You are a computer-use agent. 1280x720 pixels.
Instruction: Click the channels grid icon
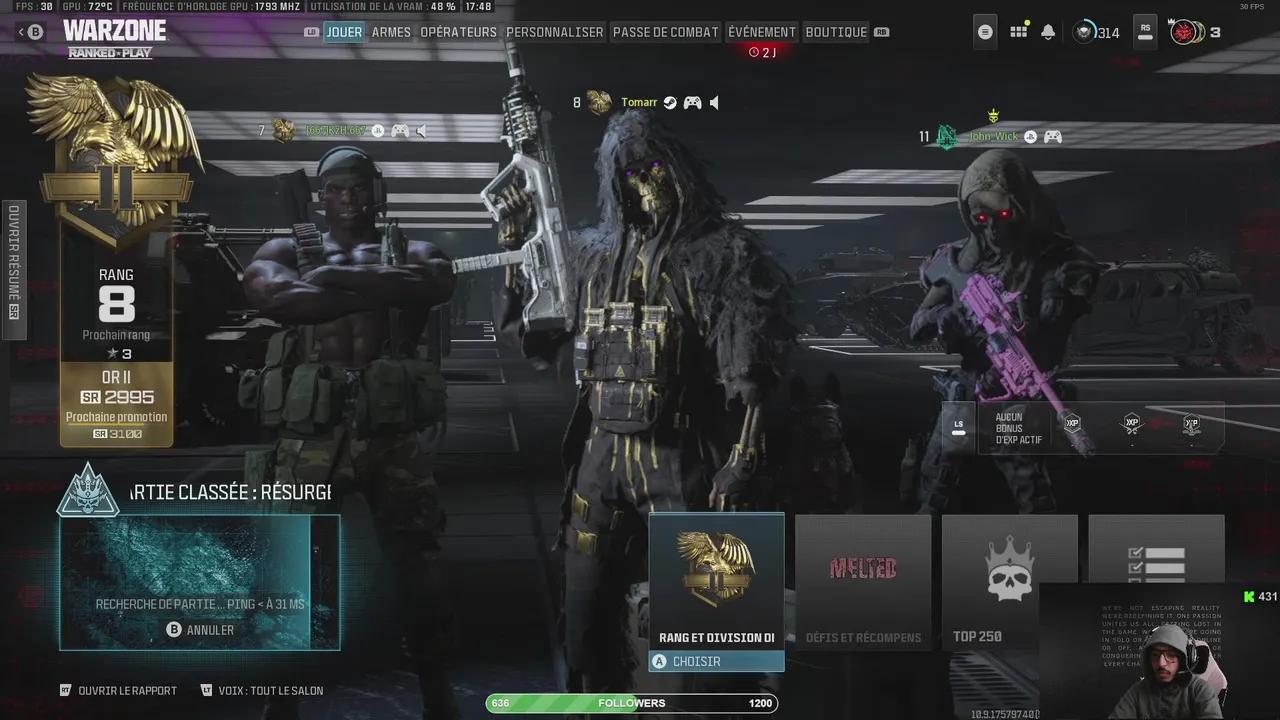point(1017,31)
